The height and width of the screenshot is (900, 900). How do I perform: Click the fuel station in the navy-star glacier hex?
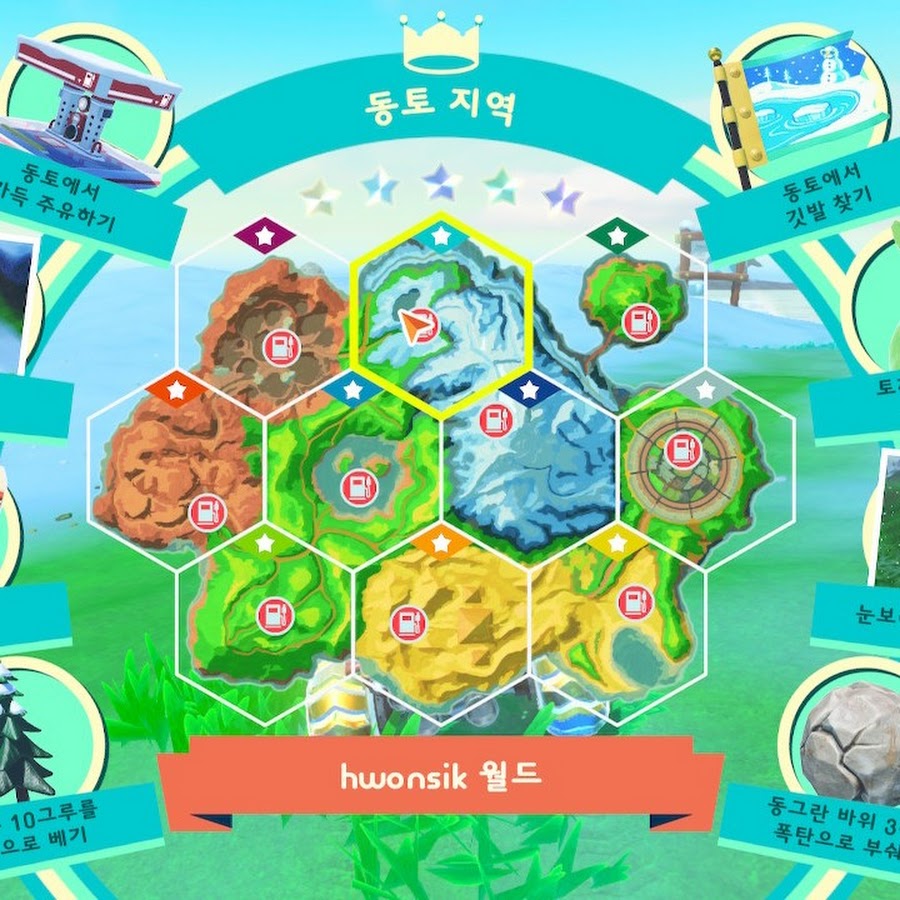(x=495, y=420)
